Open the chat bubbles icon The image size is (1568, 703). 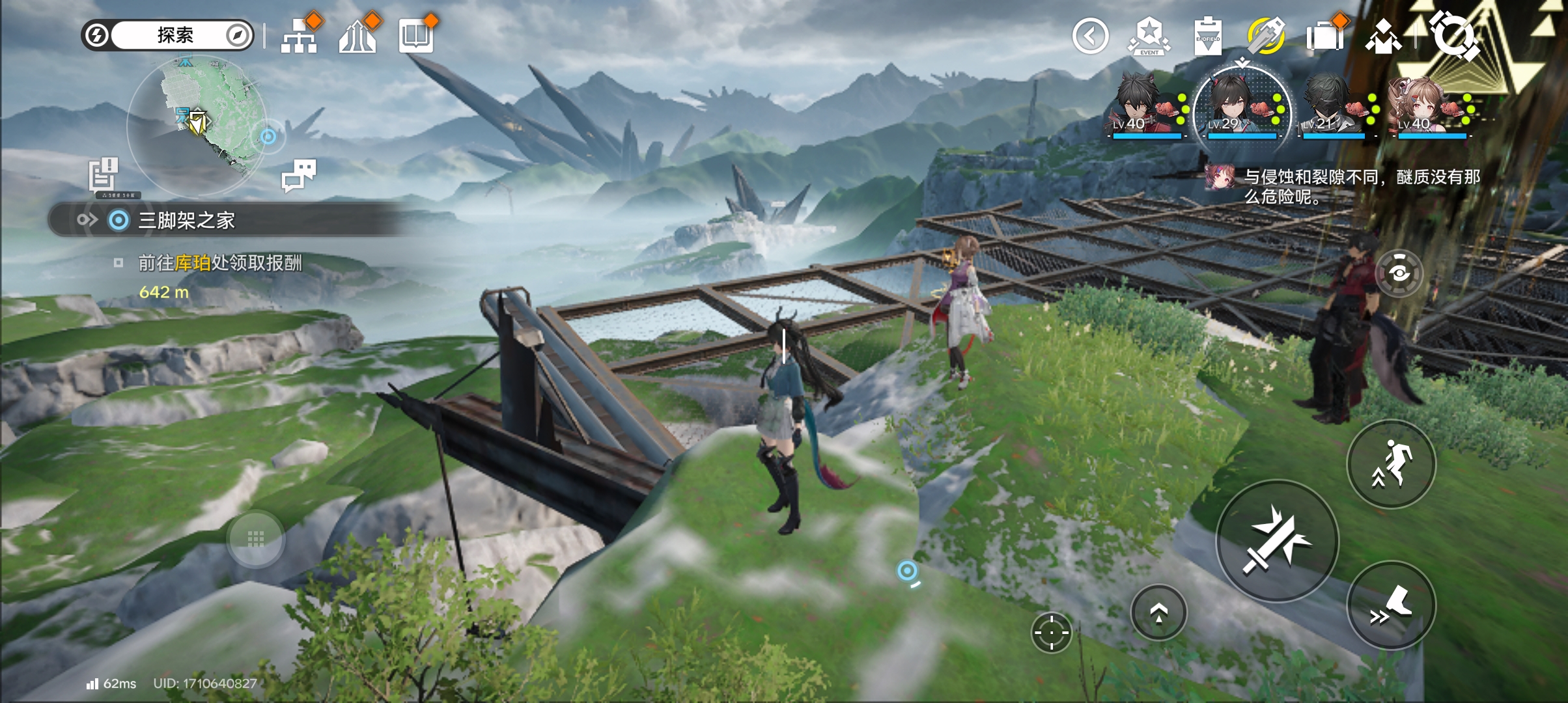tap(299, 174)
